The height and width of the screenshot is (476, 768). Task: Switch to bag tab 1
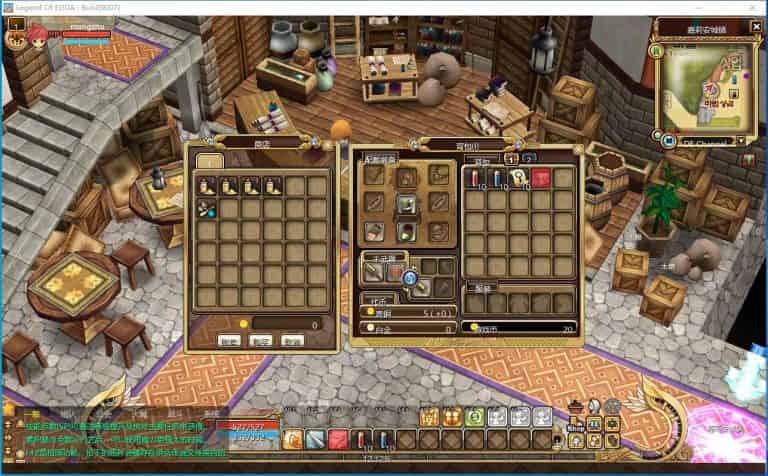coord(511,158)
